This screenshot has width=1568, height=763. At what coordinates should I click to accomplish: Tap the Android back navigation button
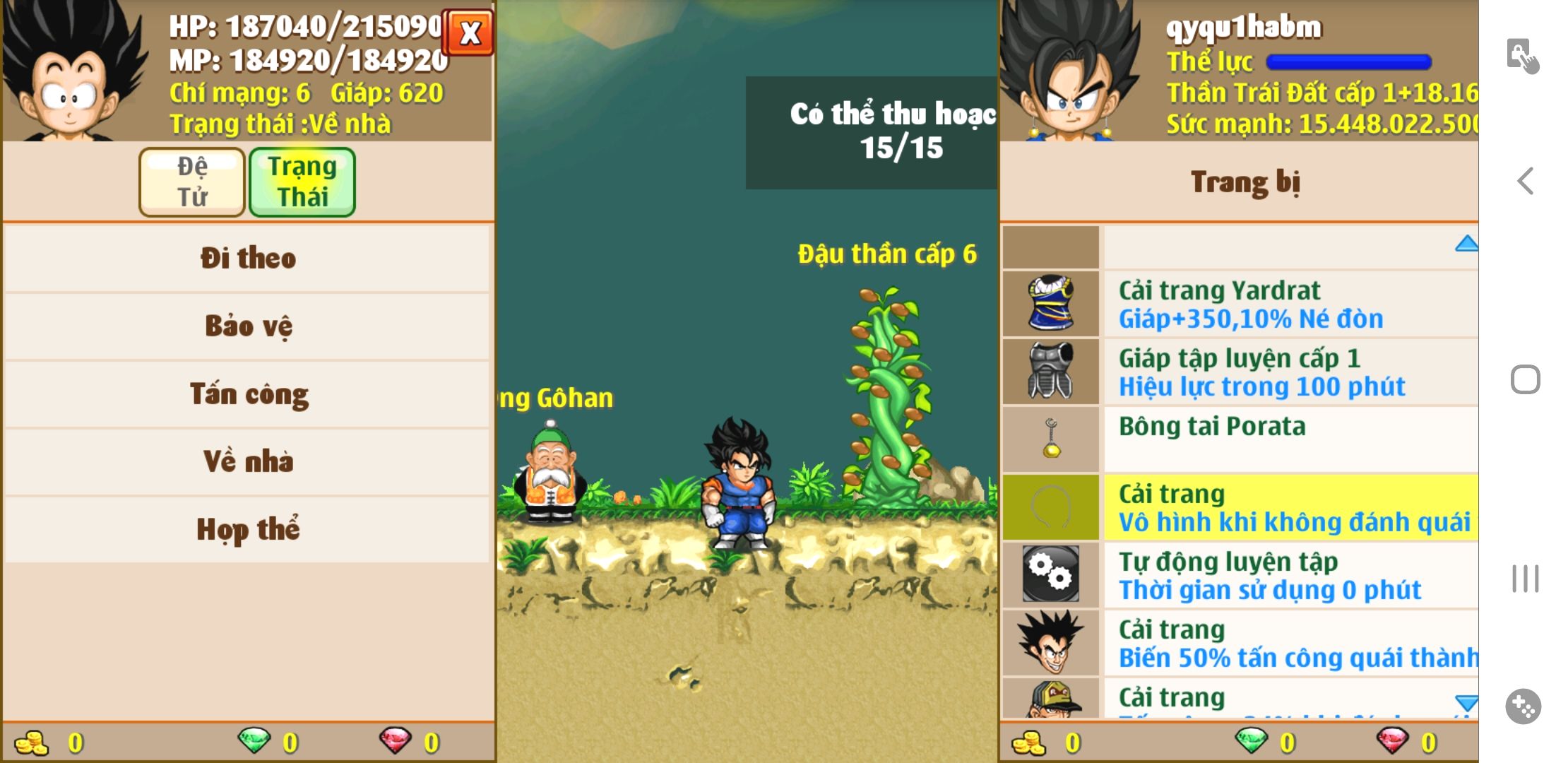(1526, 181)
